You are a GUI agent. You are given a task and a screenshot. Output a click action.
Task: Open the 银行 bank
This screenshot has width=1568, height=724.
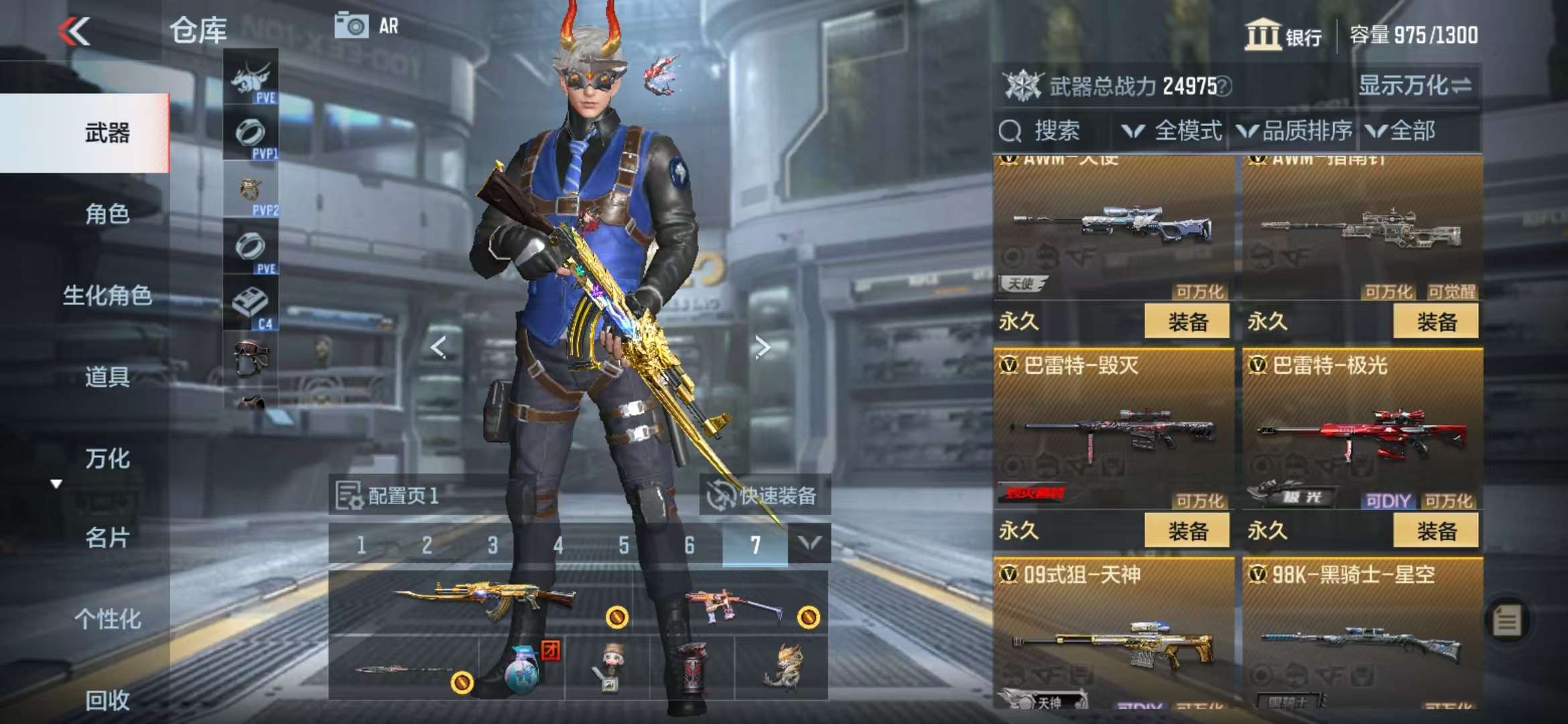(x=1283, y=35)
